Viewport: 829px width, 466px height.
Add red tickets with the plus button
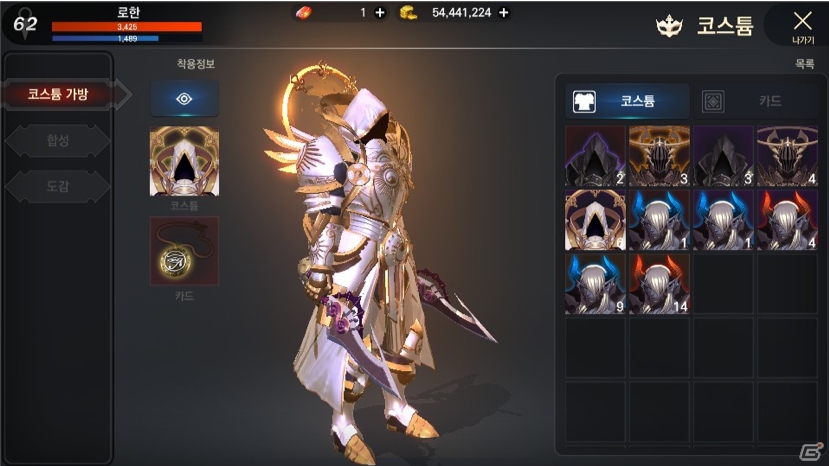tap(379, 13)
